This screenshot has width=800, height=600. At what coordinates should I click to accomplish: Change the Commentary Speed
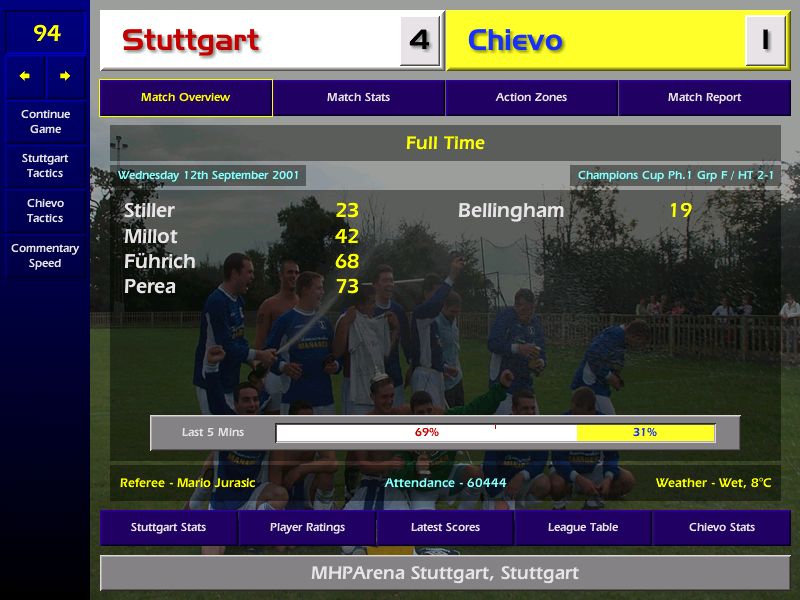click(x=45, y=256)
